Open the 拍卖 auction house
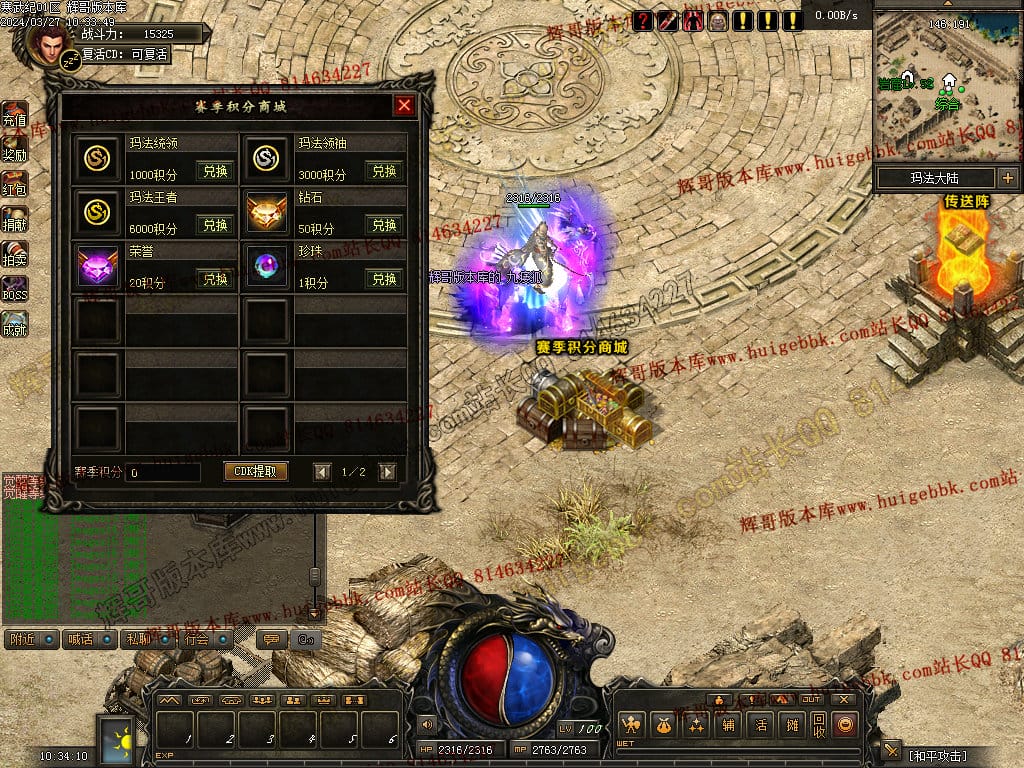This screenshot has width=1024, height=768. coord(14,254)
